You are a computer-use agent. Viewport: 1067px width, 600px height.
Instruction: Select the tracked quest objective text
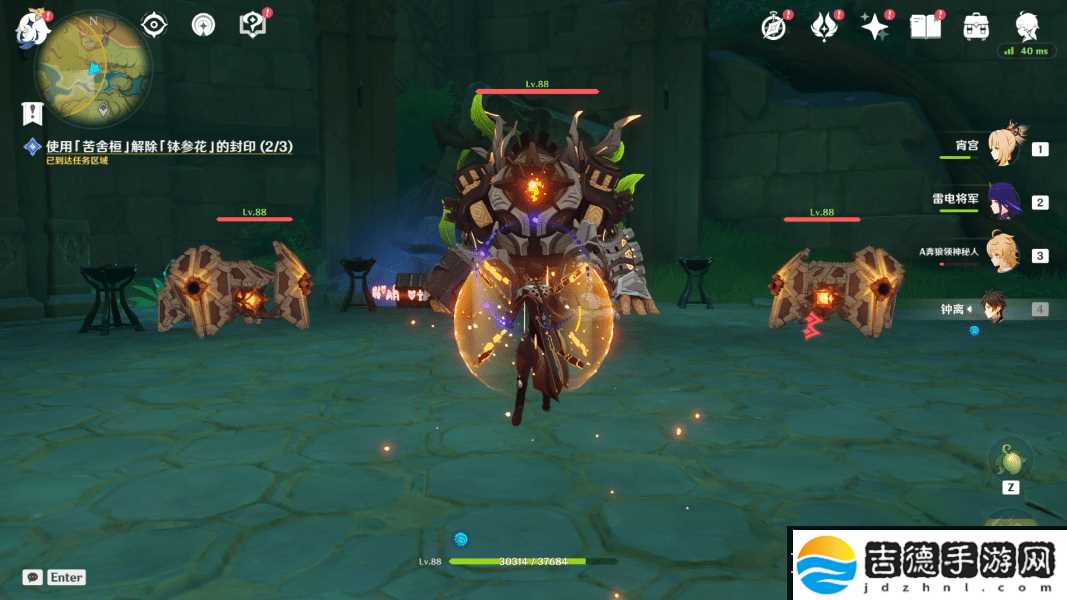coord(168,147)
